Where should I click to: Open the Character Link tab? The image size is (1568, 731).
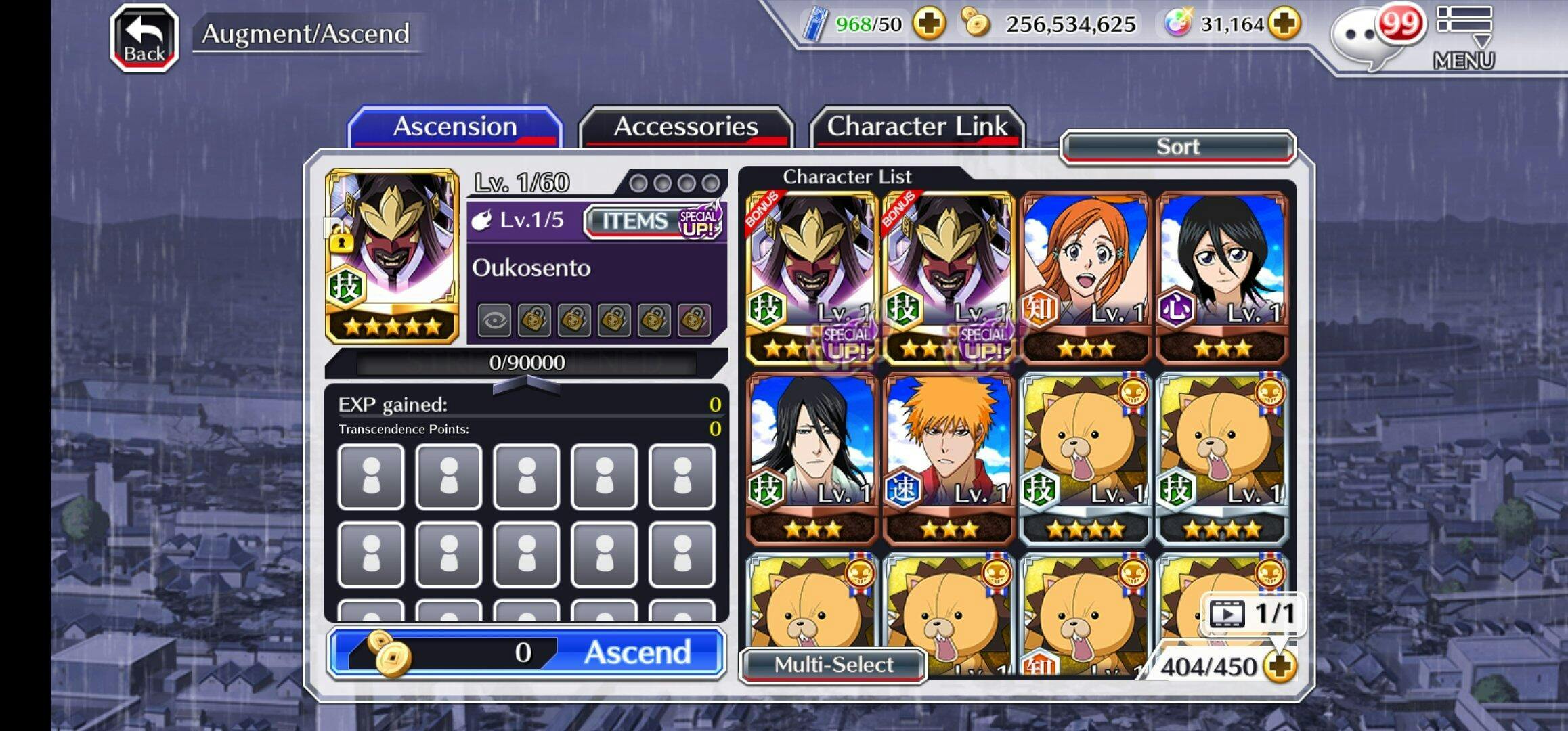coord(917,127)
